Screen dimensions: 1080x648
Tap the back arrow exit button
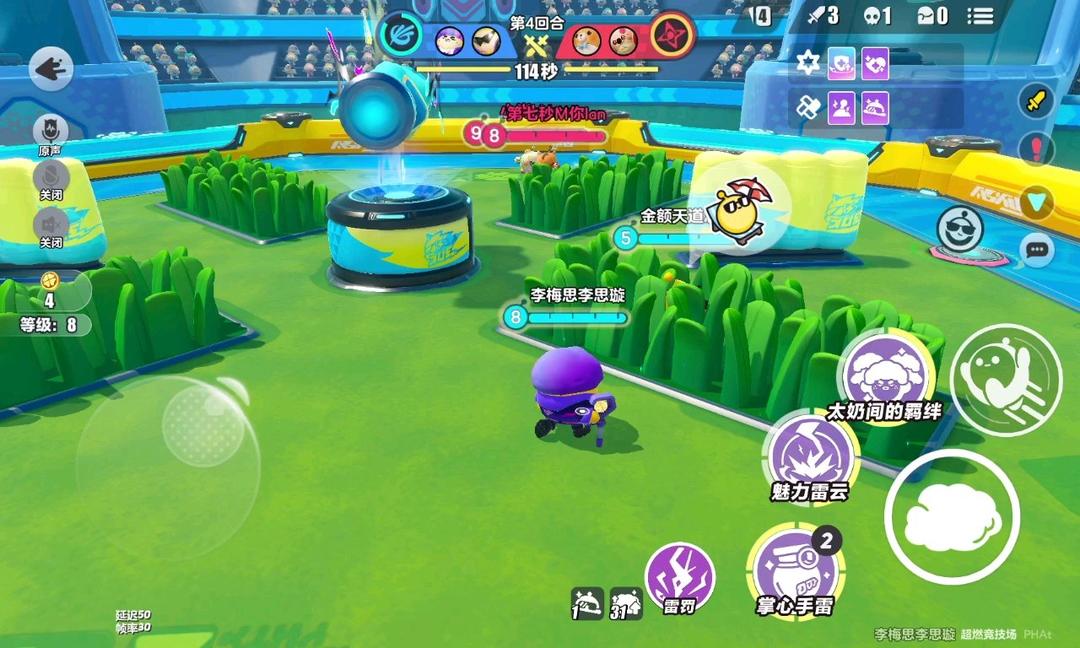[x=51, y=70]
